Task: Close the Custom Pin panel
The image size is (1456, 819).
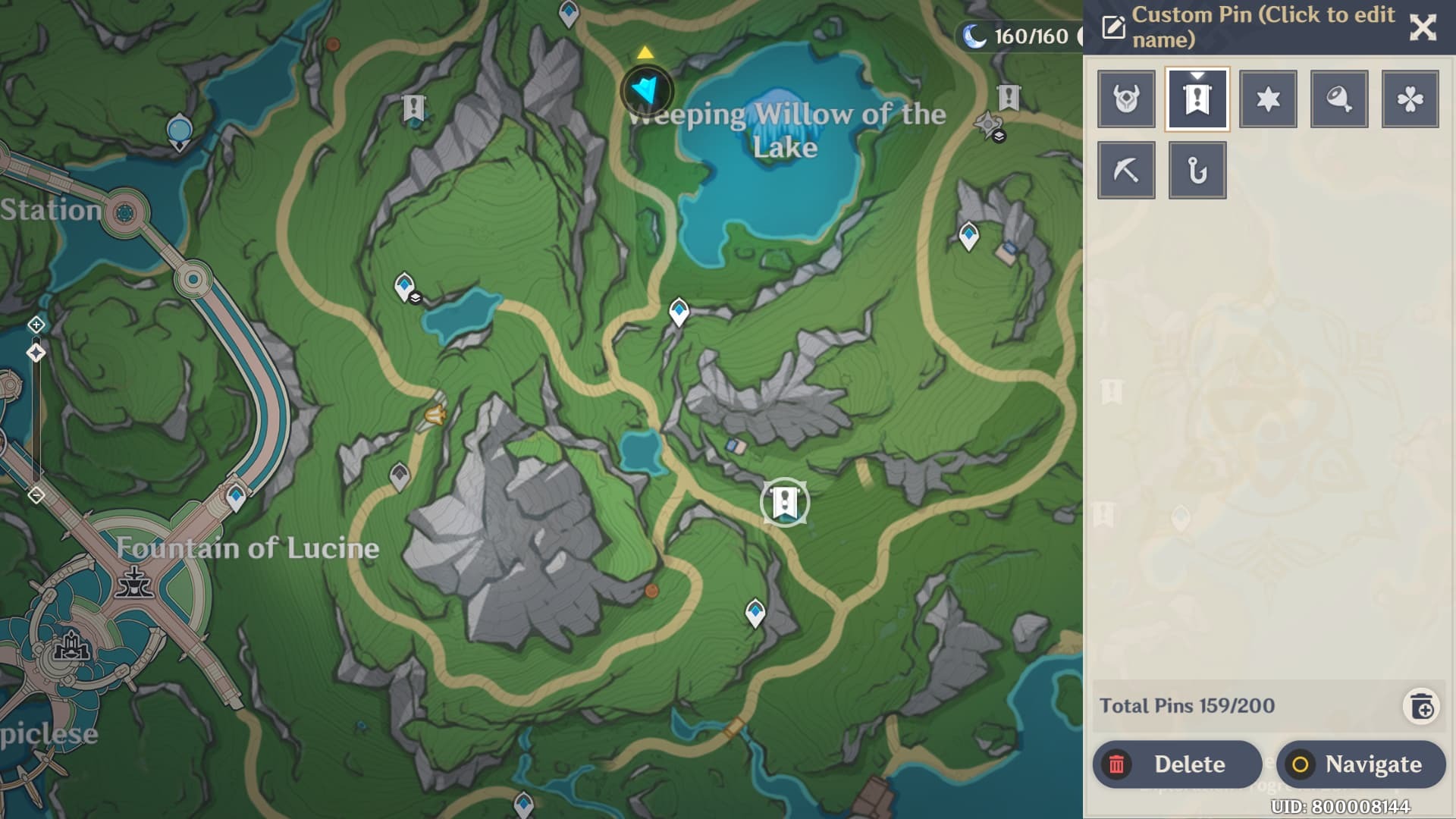Action: pos(1422,28)
